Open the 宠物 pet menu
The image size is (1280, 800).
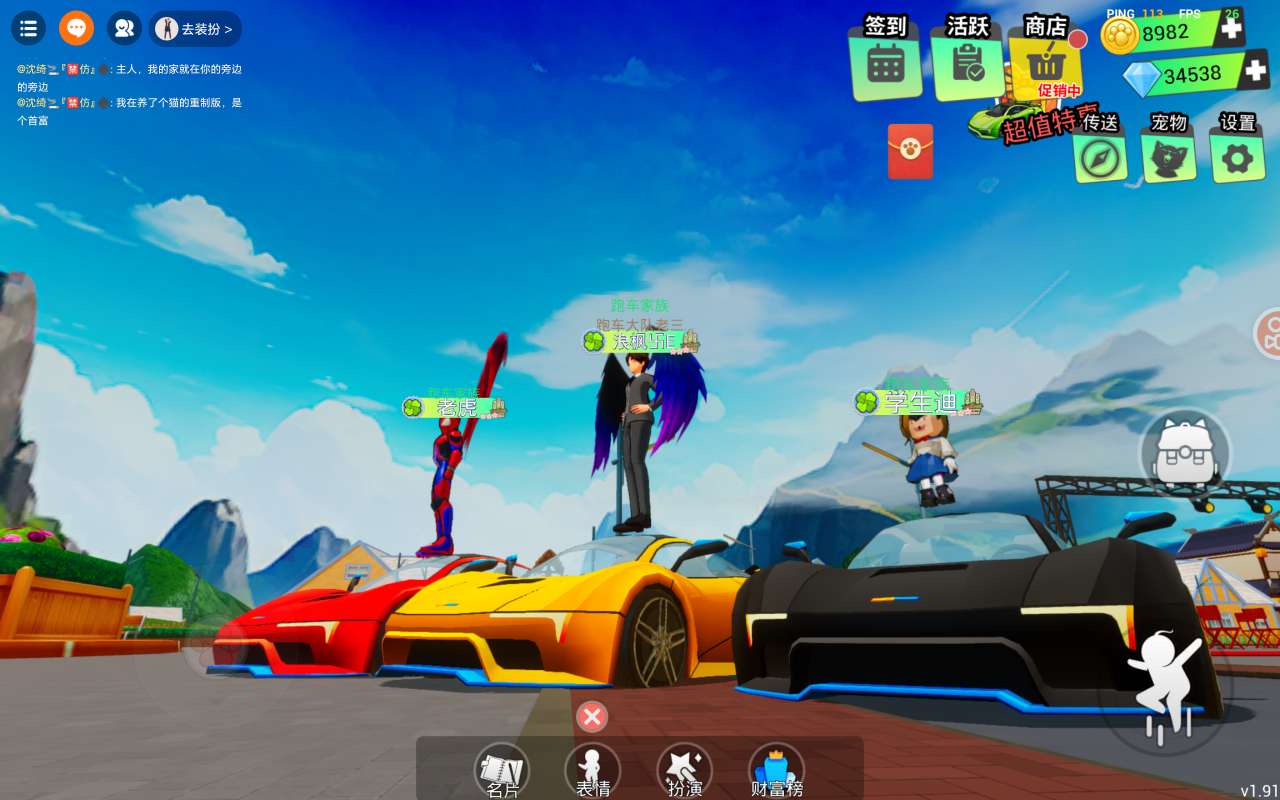click(x=1168, y=156)
